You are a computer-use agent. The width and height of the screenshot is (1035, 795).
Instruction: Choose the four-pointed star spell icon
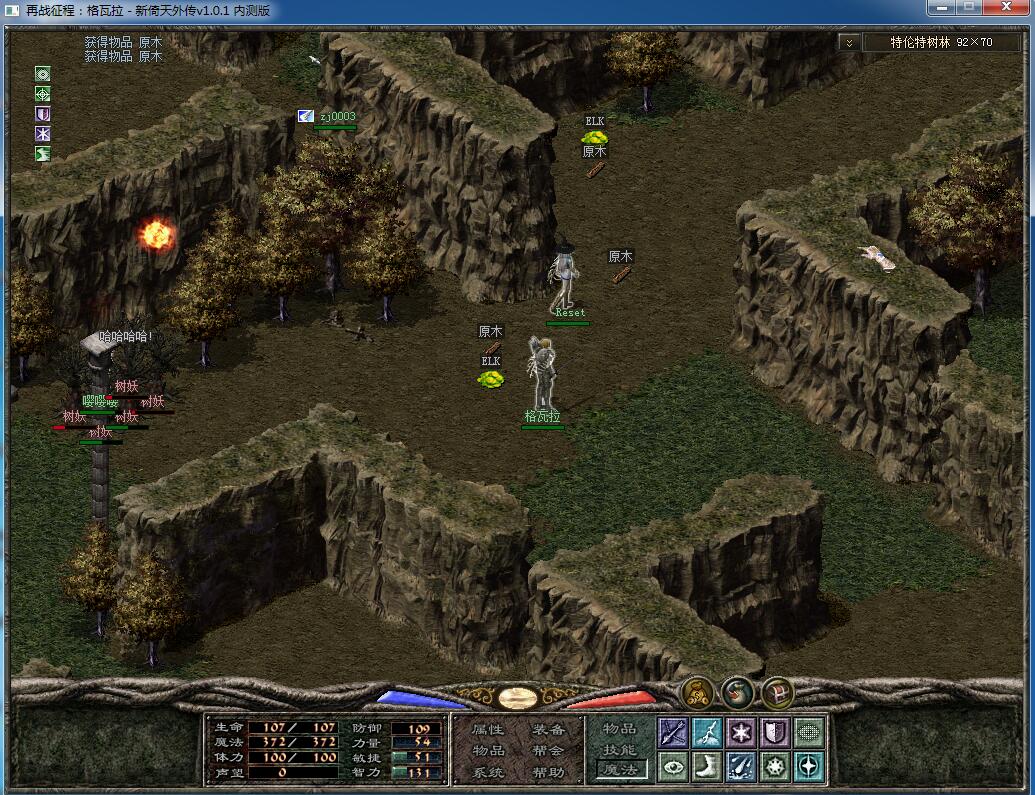pyautogui.click(x=809, y=766)
